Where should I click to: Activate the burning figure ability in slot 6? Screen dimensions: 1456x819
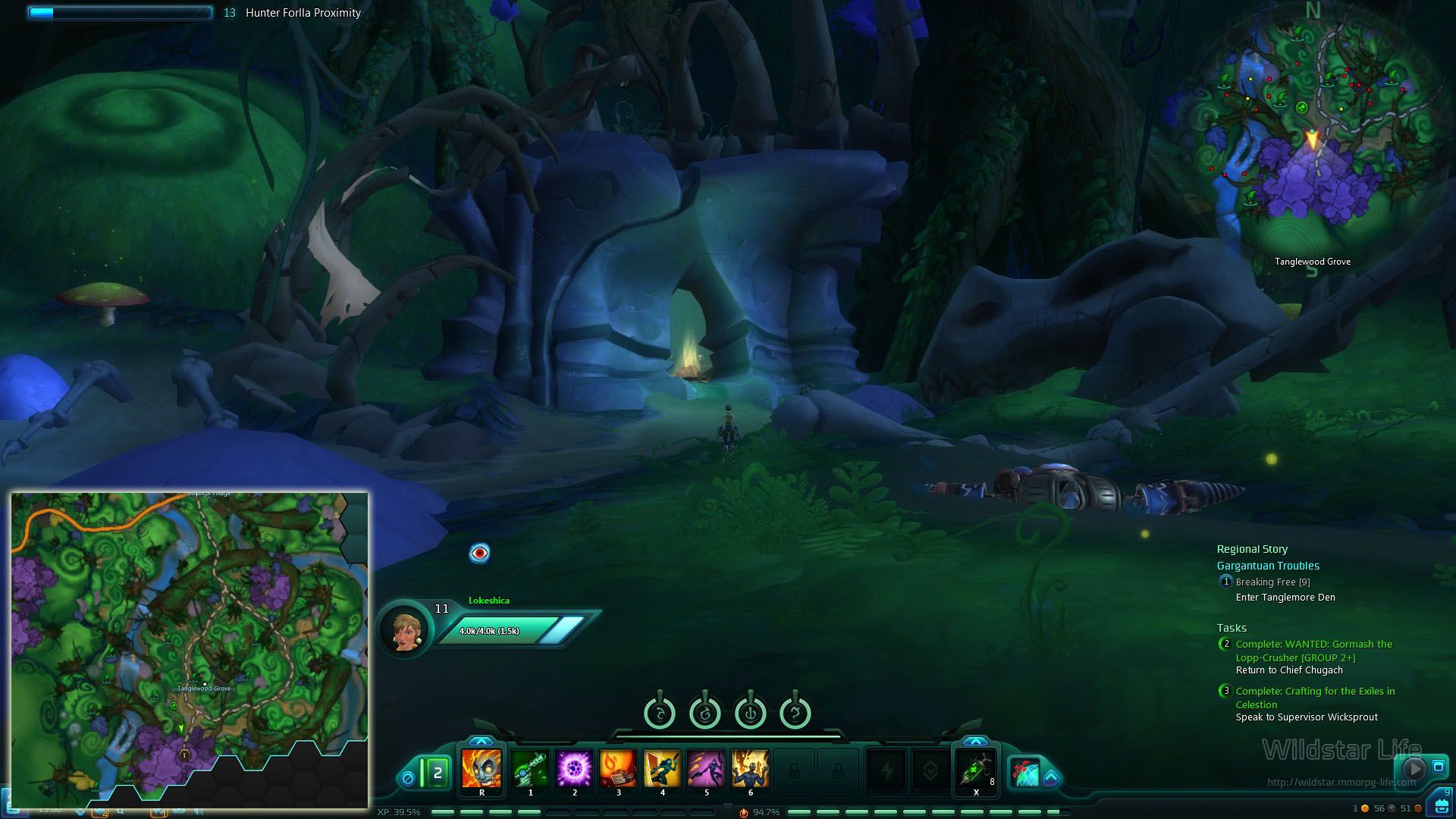[x=750, y=769]
